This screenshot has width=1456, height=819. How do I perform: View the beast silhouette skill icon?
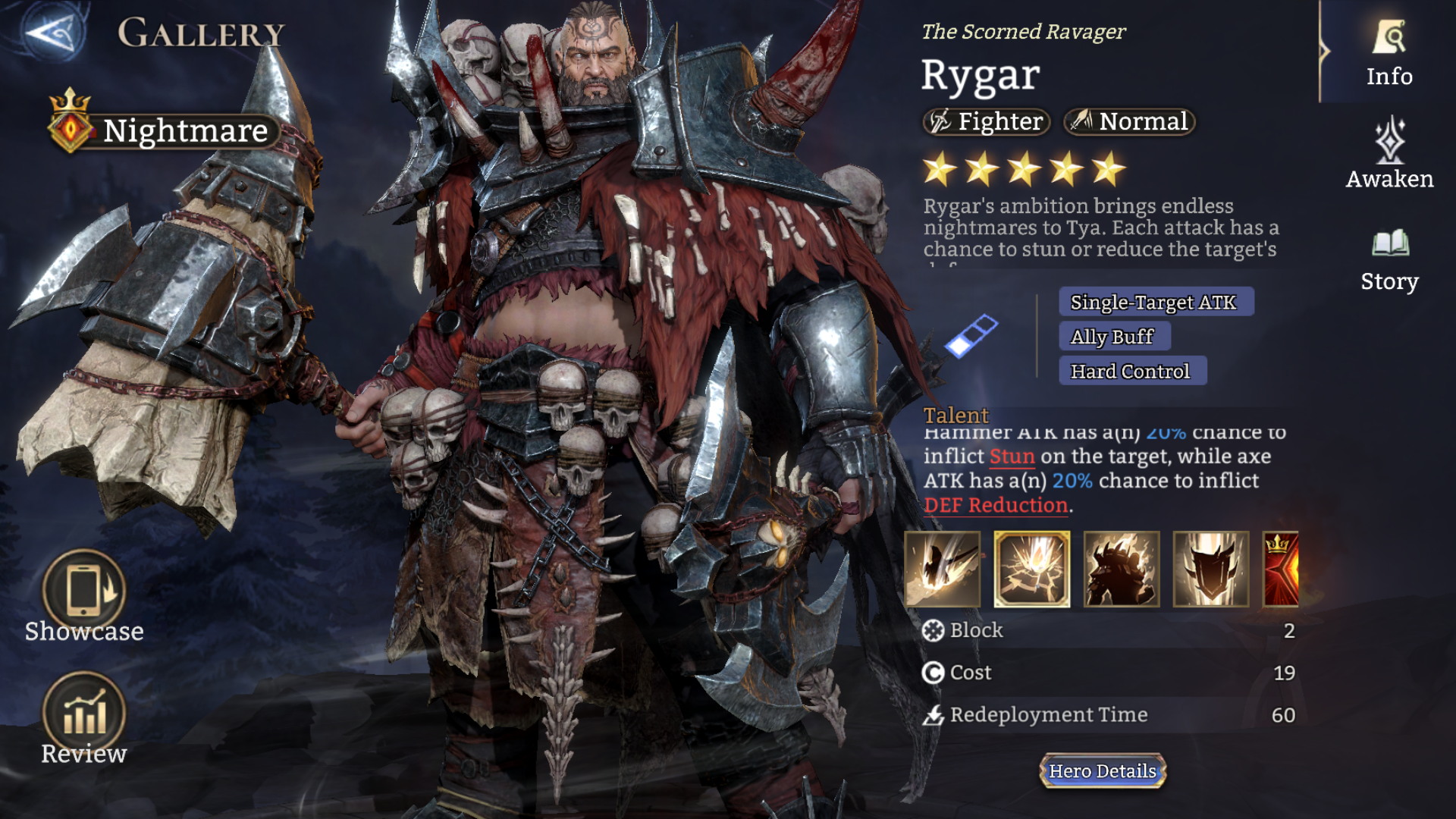point(1122,569)
